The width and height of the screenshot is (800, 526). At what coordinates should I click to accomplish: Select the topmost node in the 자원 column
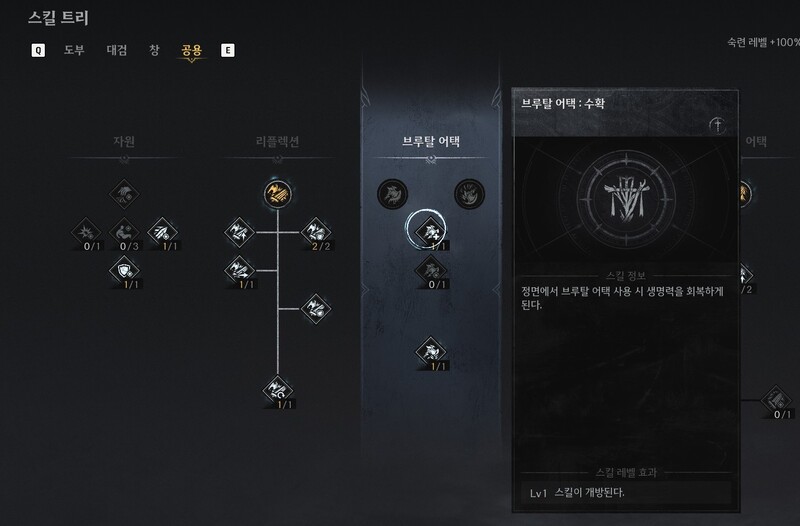pos(123,191)
